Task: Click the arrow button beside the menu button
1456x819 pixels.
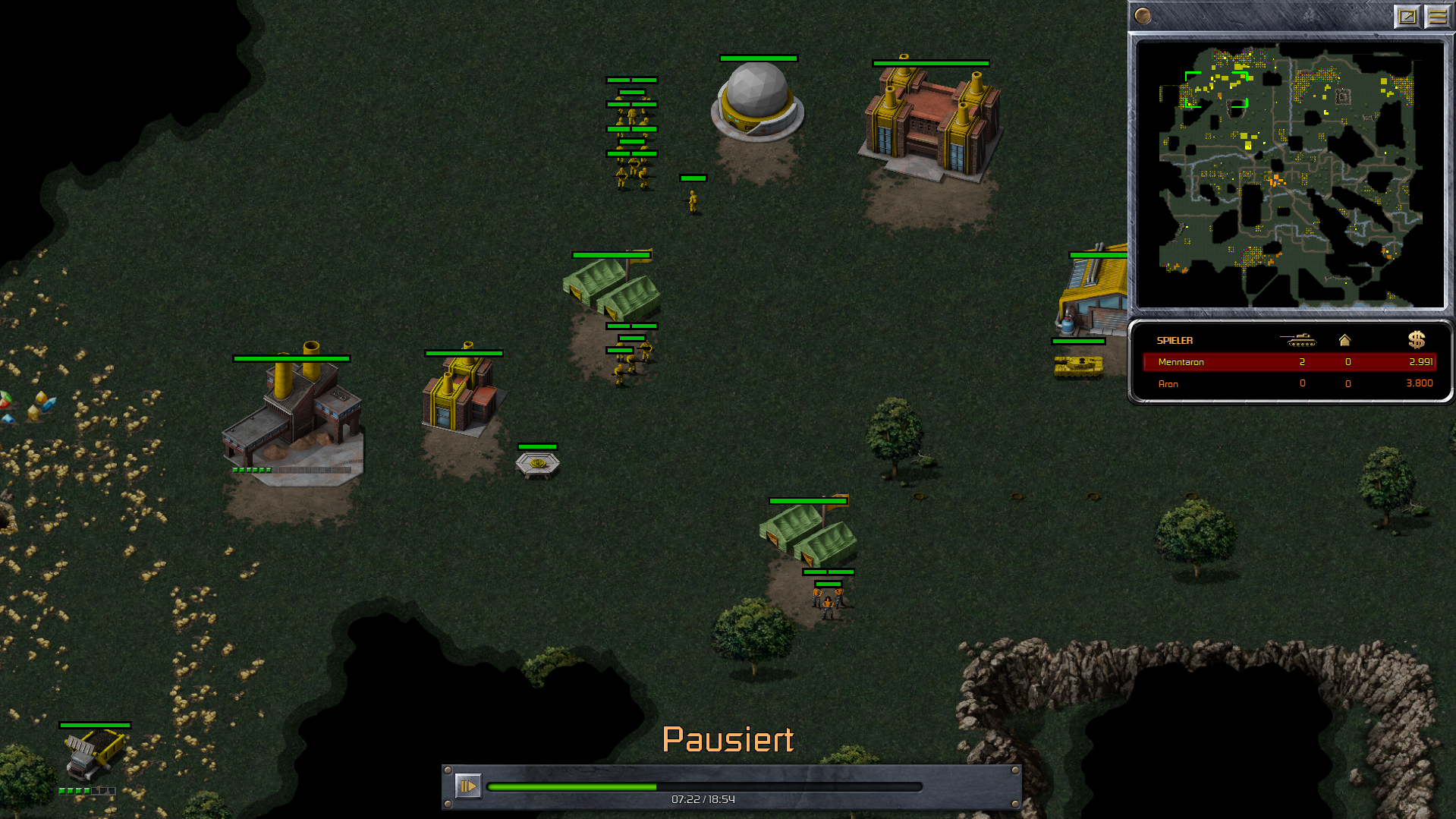Action: [x=1407, y=16]
